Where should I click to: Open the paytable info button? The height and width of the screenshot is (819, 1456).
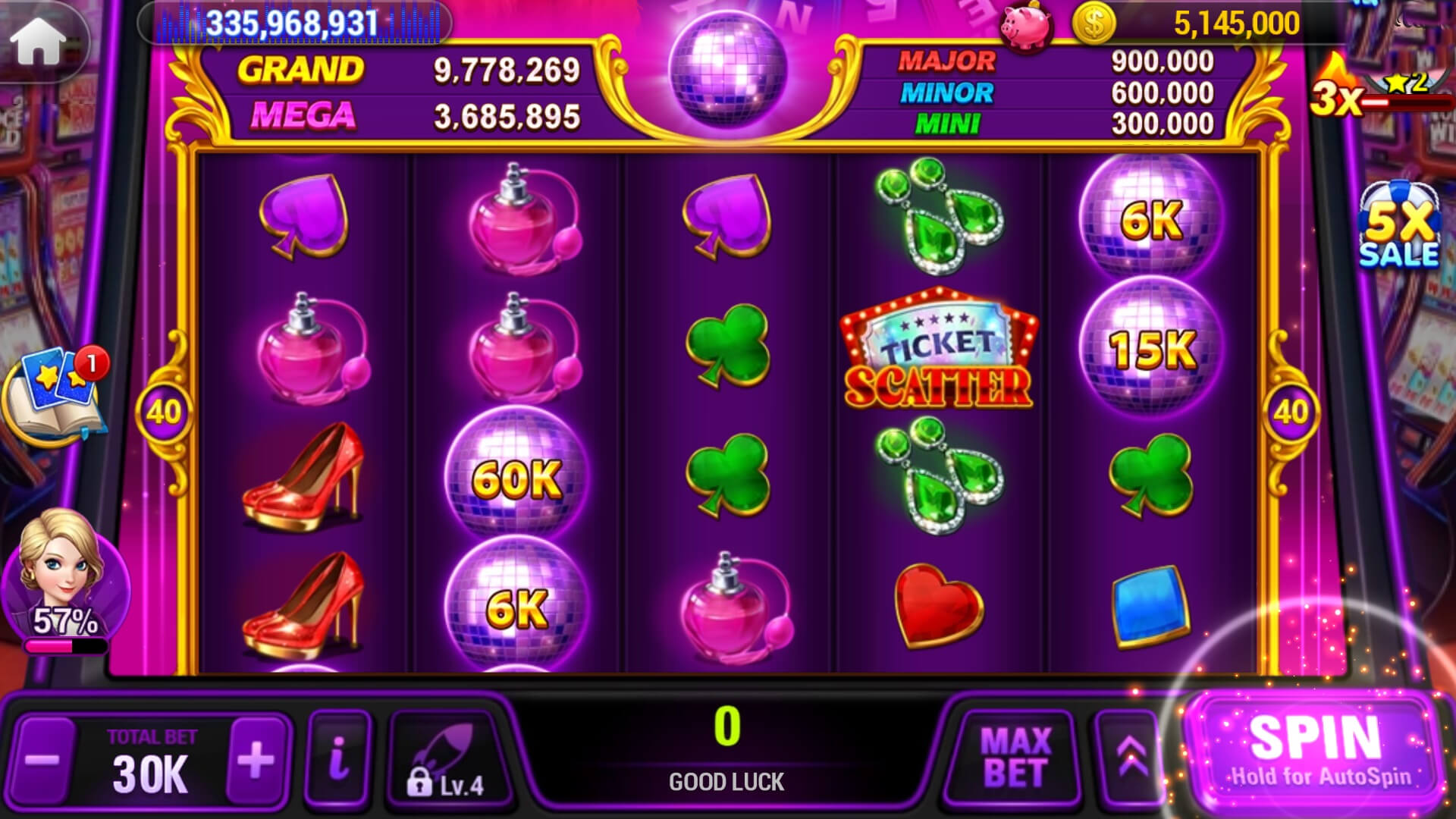click(x=338, y=758)
